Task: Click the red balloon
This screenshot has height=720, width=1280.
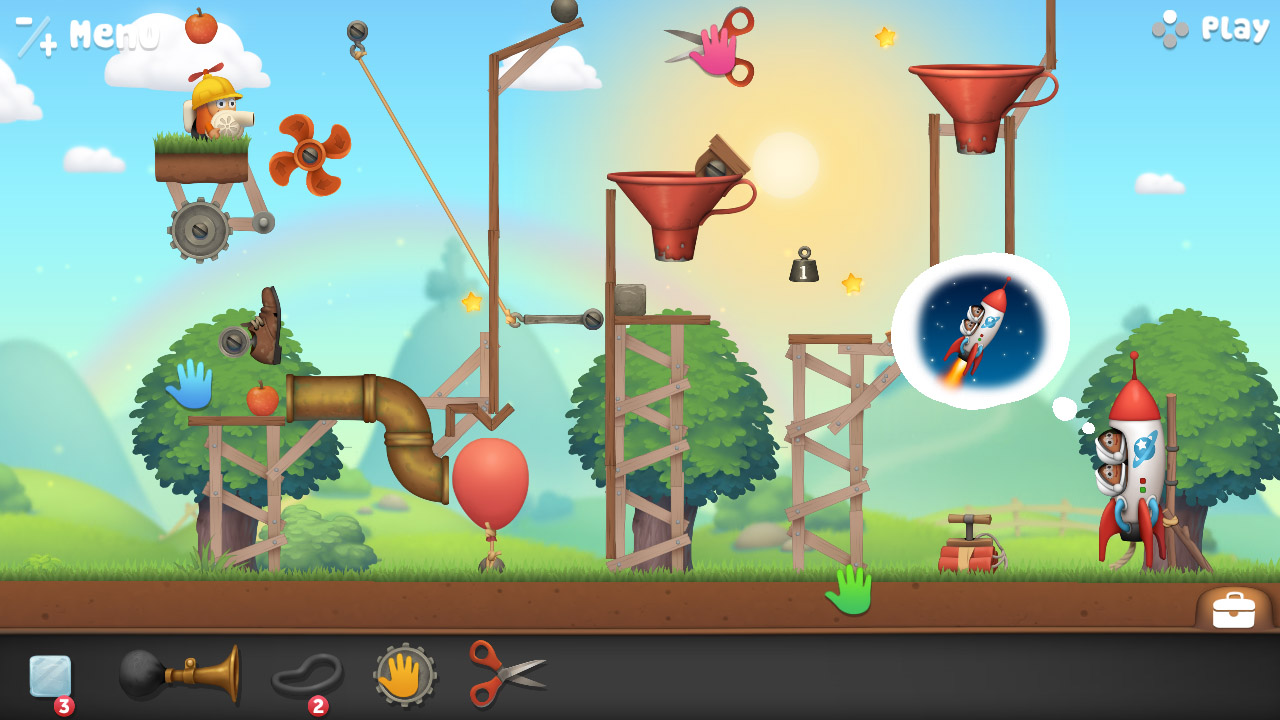Action: (x=490, y=478)
